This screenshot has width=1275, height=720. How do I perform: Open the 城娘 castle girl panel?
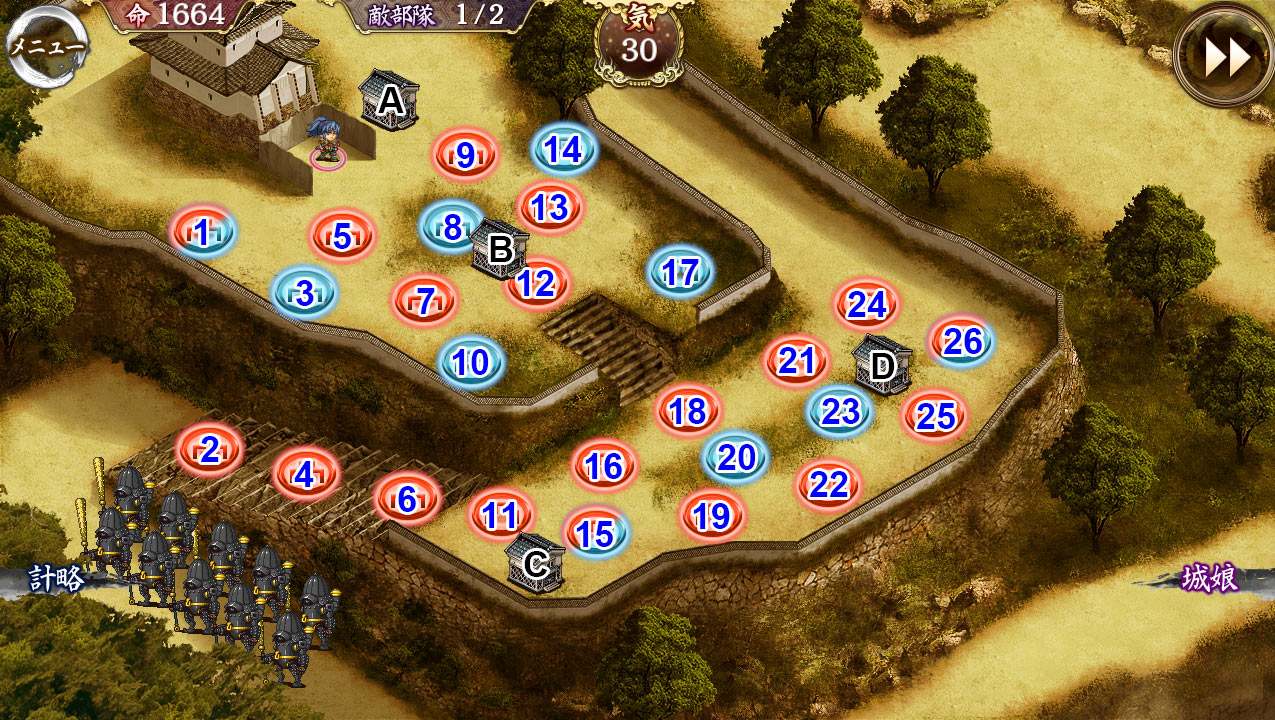(x=1209, y=579)
